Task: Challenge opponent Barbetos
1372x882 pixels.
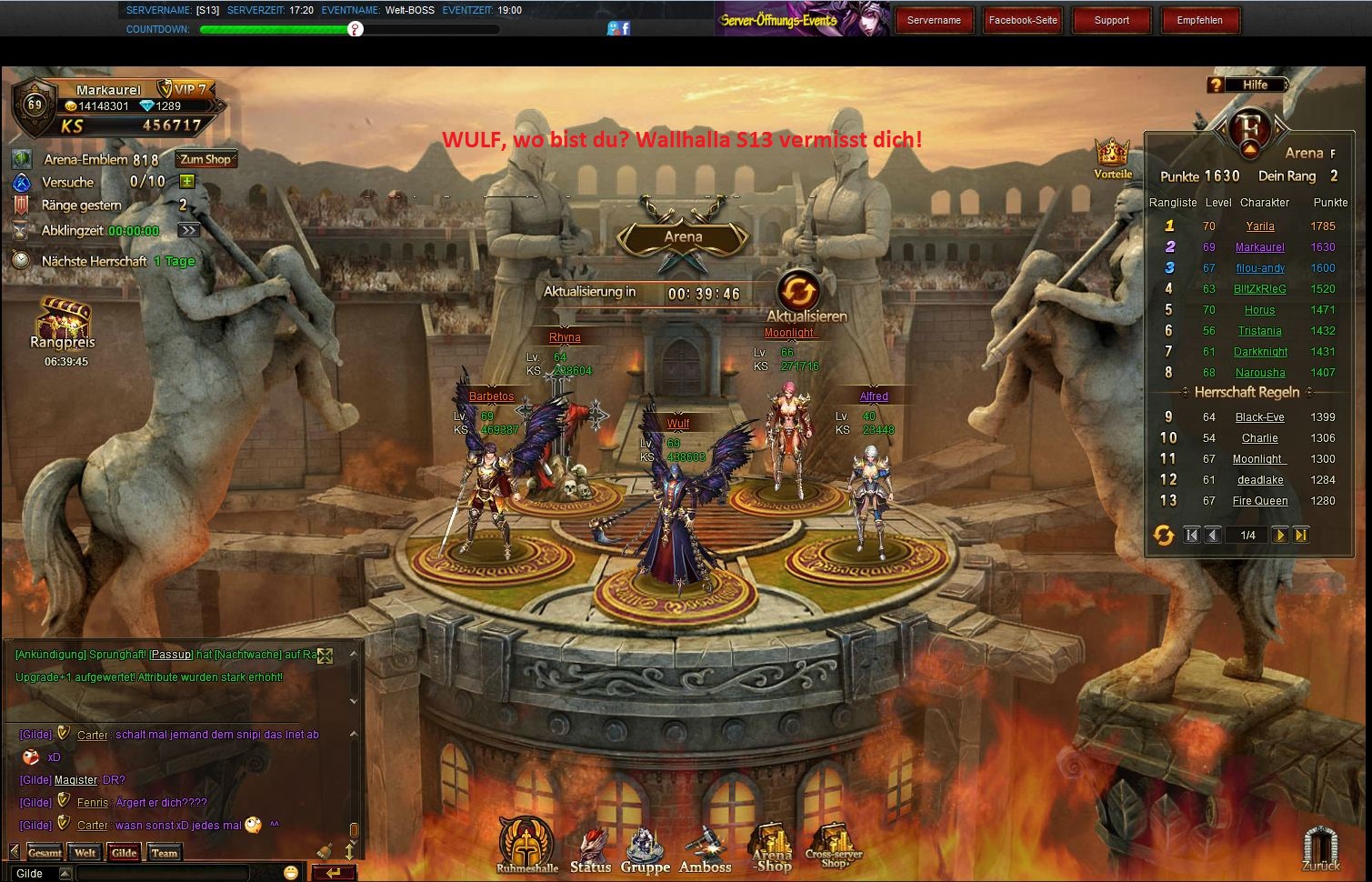Action: [x=491, y=396]
